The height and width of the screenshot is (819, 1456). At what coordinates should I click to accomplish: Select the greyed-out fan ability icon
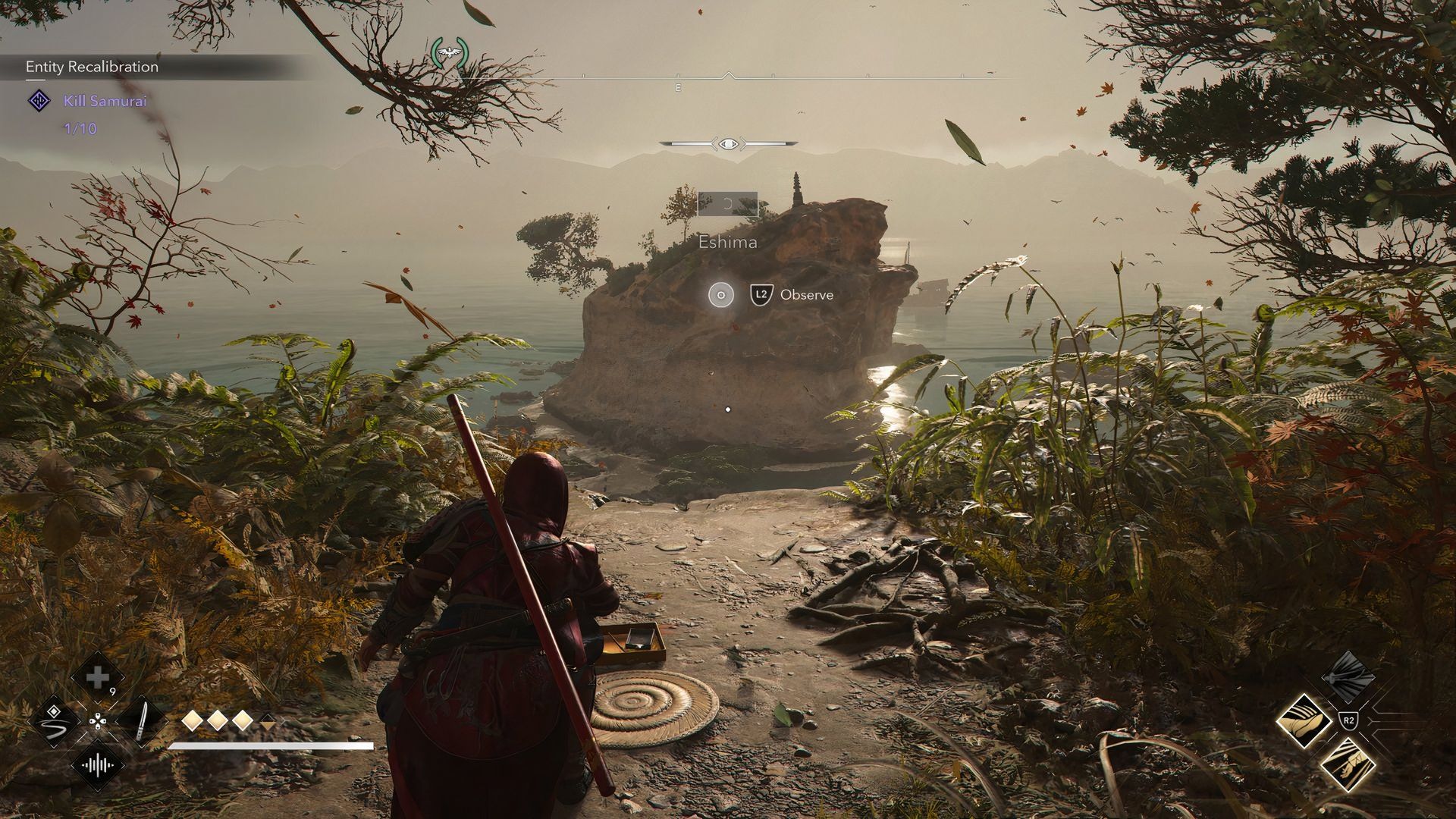(x=1348, y=677)
